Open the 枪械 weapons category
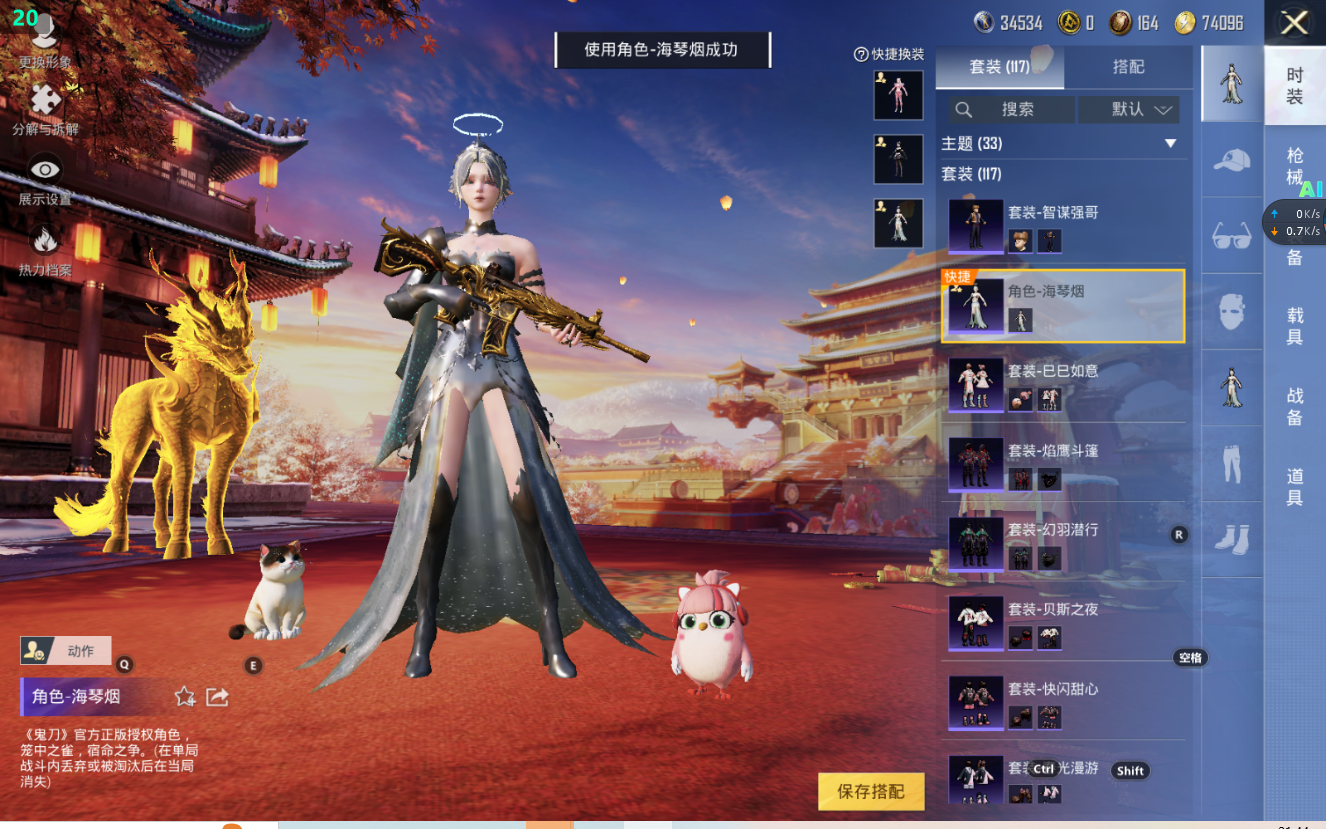 1295,166
